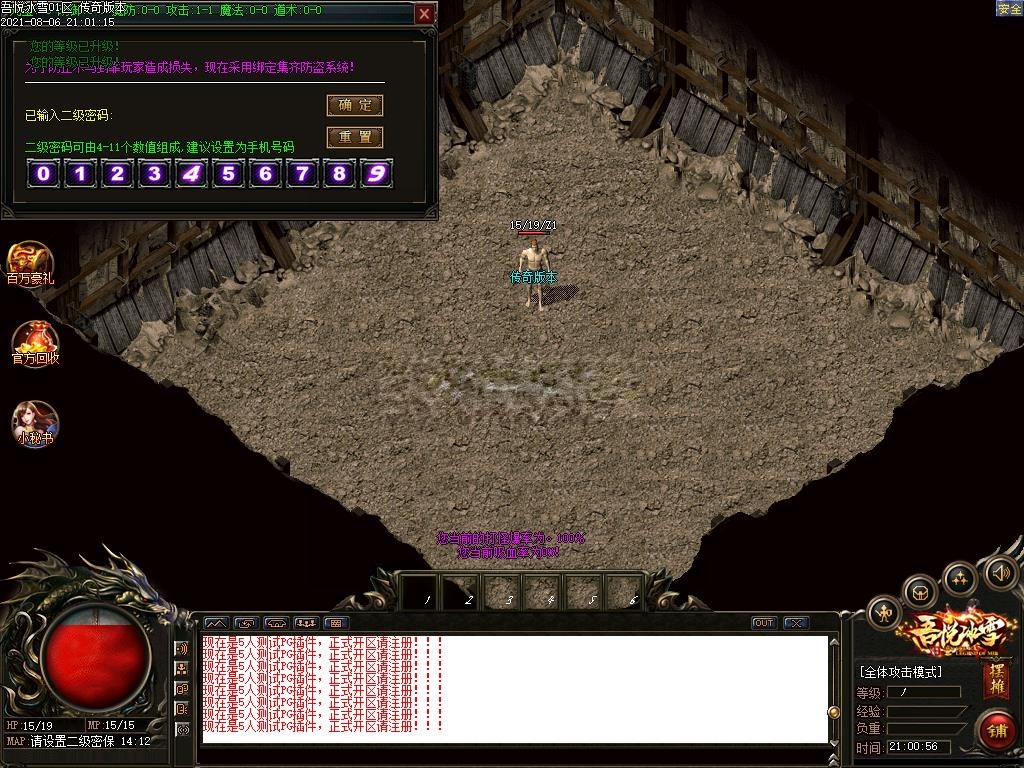Close the secondary password dialog
1024x768 pixels.
pyautogui.click(x=425, y=14)
